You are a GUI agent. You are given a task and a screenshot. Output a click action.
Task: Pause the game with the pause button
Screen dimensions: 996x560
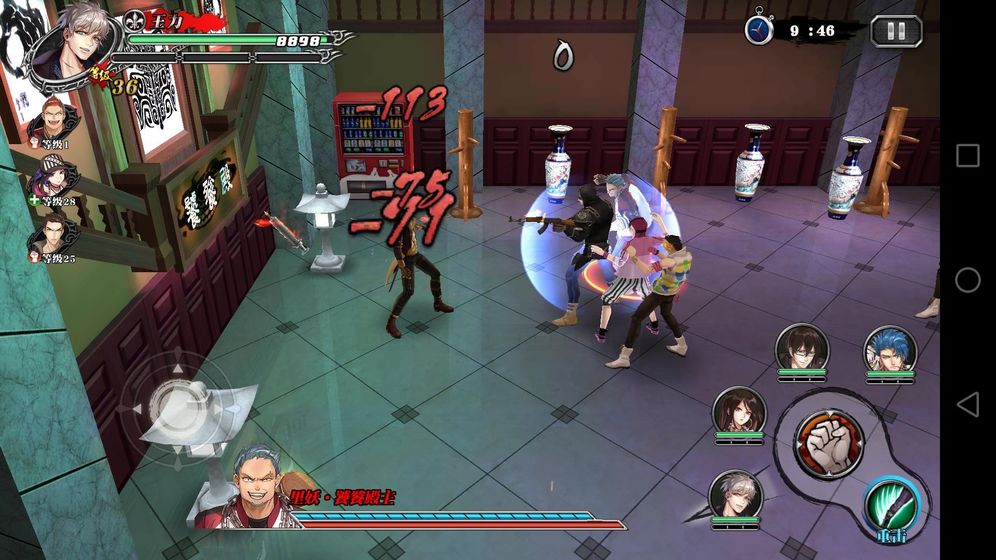coord(895,31)
